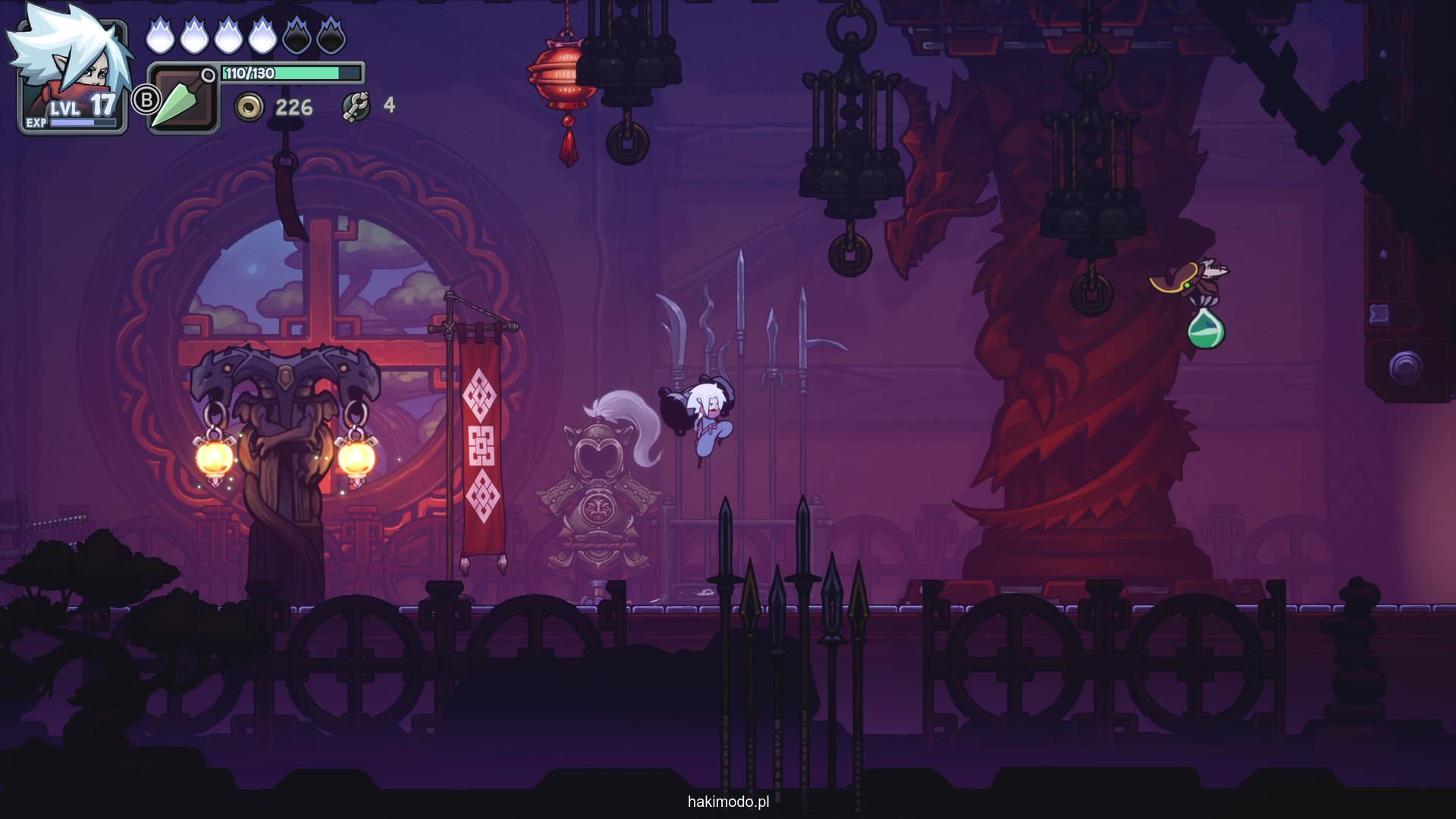
Task: Select the green kunai weapon slot
Action: 183,99
